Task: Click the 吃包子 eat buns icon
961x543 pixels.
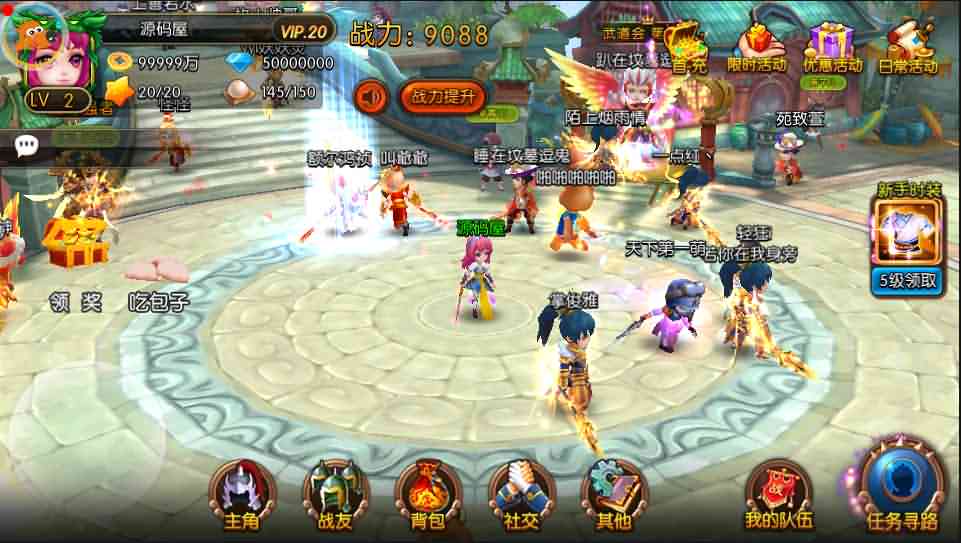Action: pyautogui.click(x=158, y=270)
